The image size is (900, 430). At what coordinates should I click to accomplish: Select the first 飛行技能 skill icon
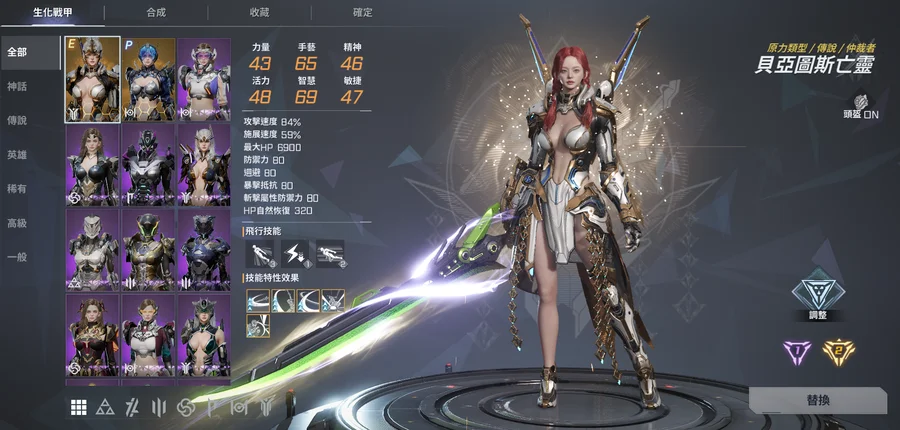click(259, 254)
